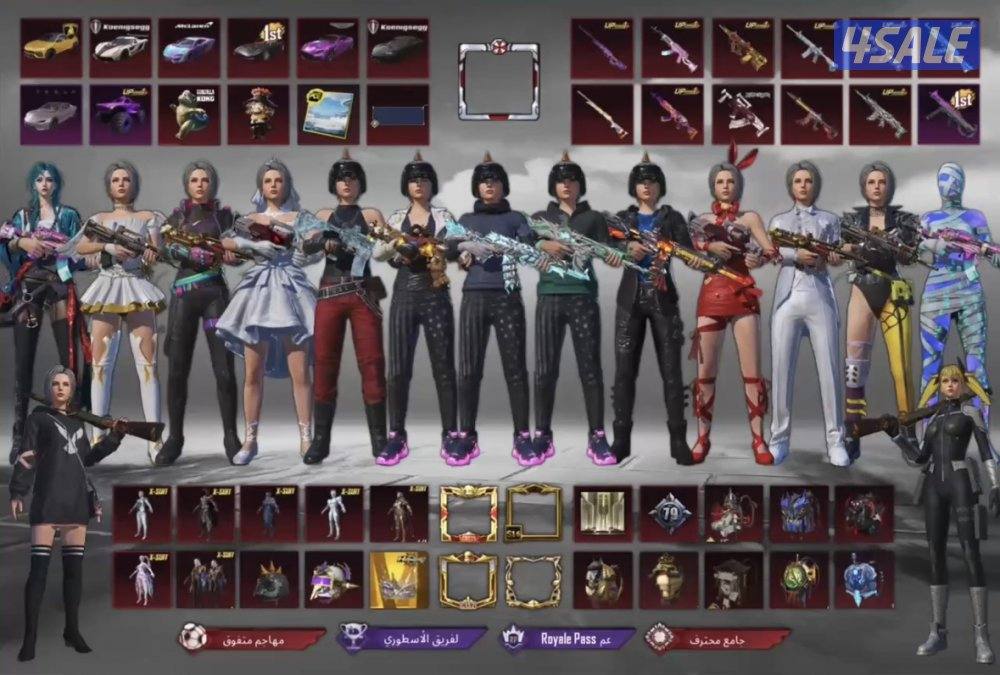1000x675 pixels.
Task: Open the Royale Pass title banner
Action: point(569,637)
